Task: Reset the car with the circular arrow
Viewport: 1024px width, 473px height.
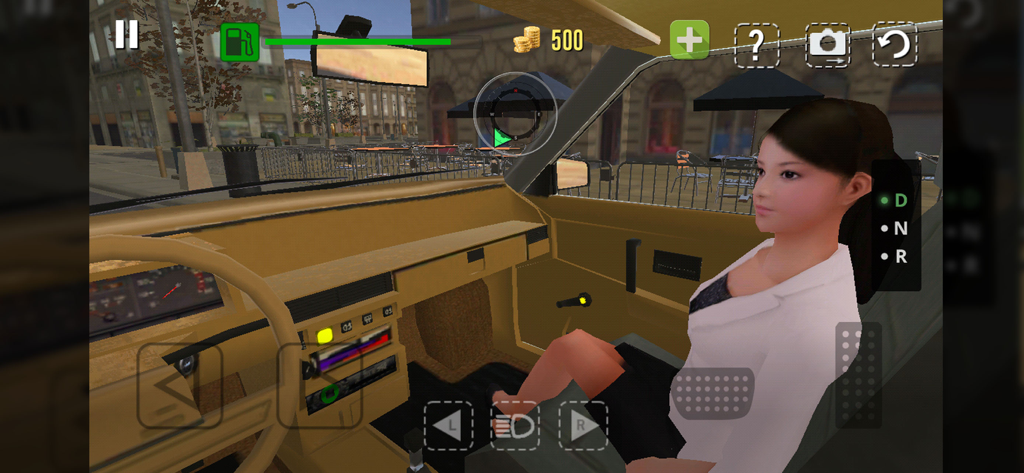Action: 894,44
